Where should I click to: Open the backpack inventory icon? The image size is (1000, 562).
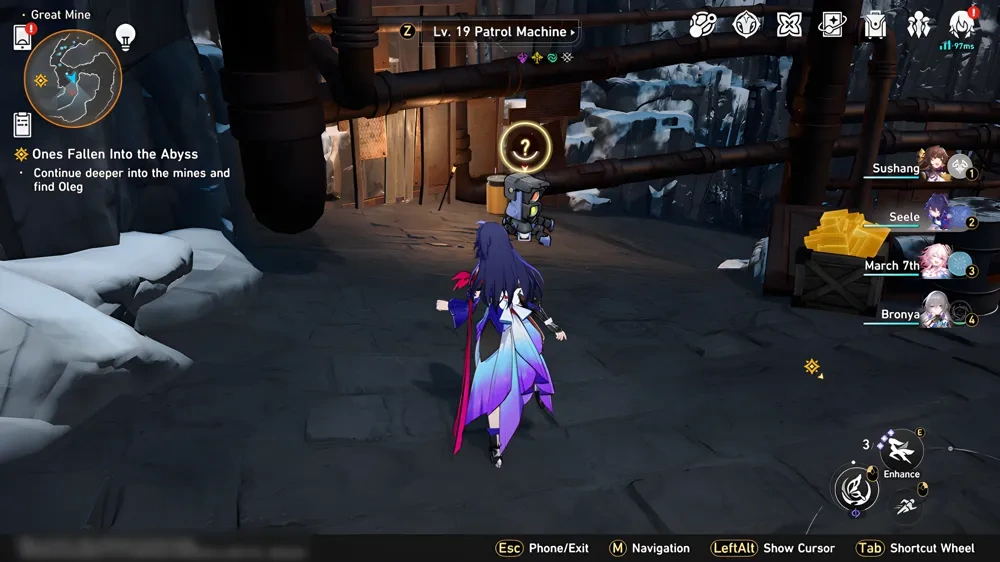[875, 25]
